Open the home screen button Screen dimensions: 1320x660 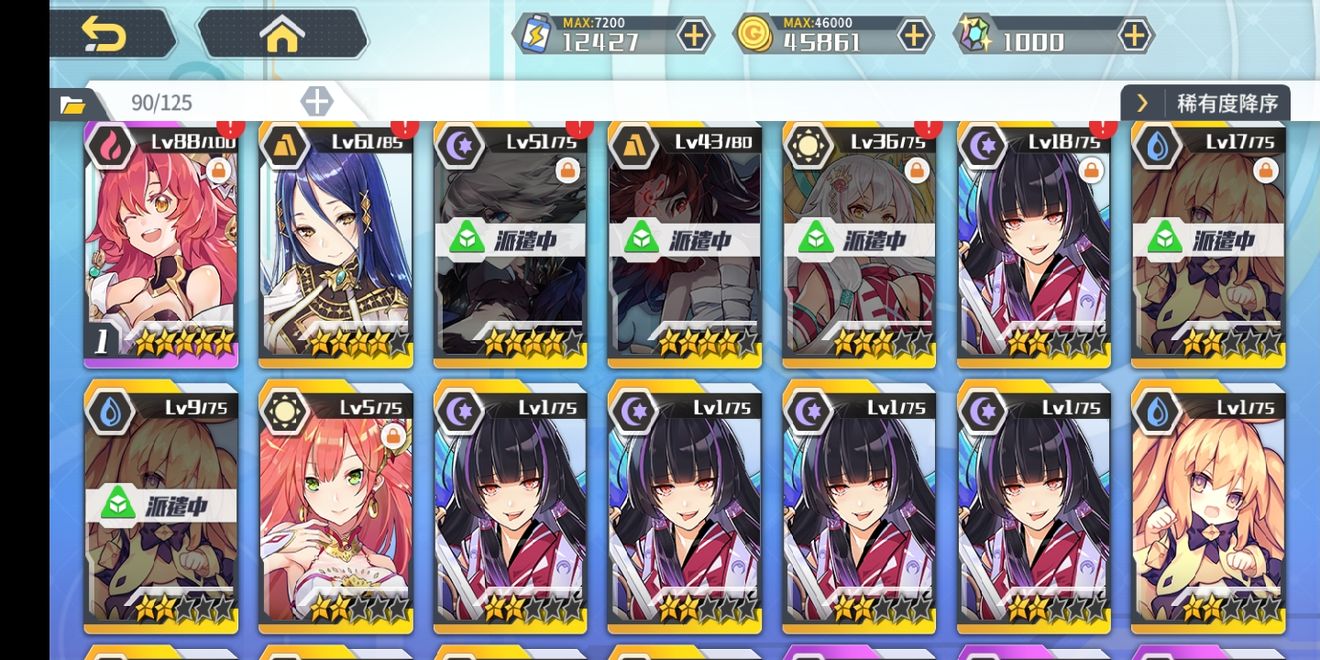tap(282, 35)
